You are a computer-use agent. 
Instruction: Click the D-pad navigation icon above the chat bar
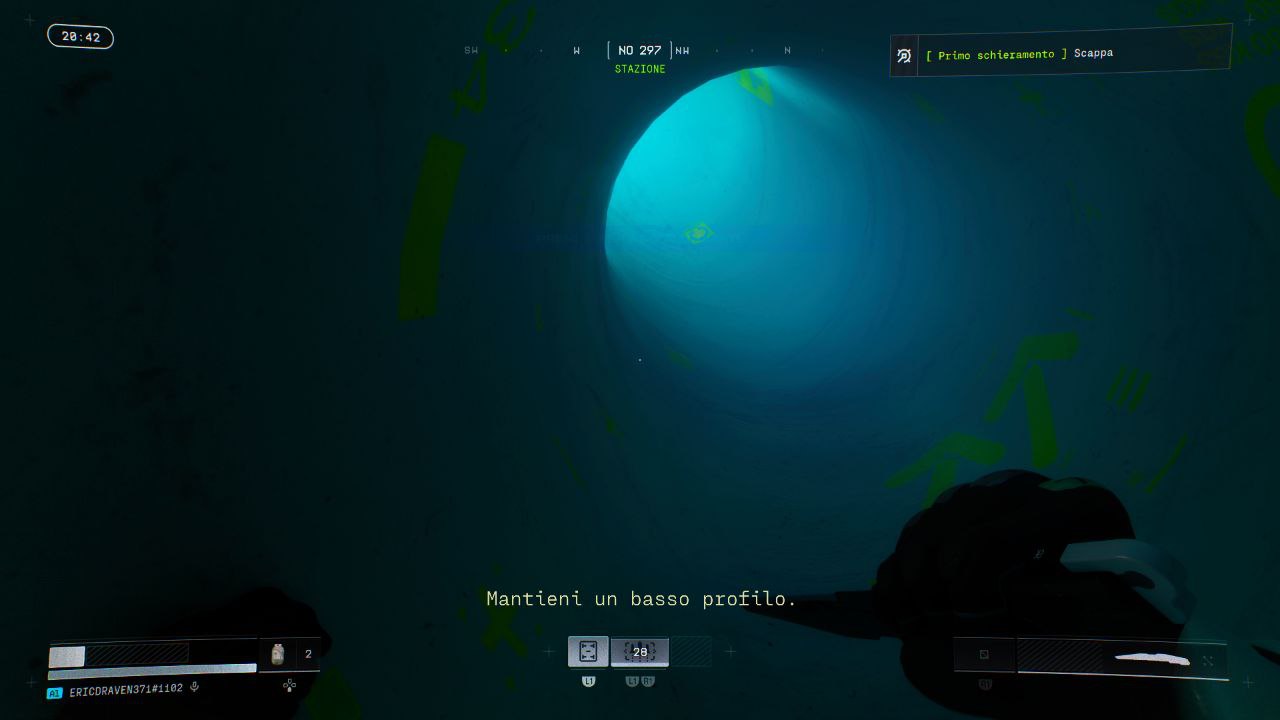(289, 687)
